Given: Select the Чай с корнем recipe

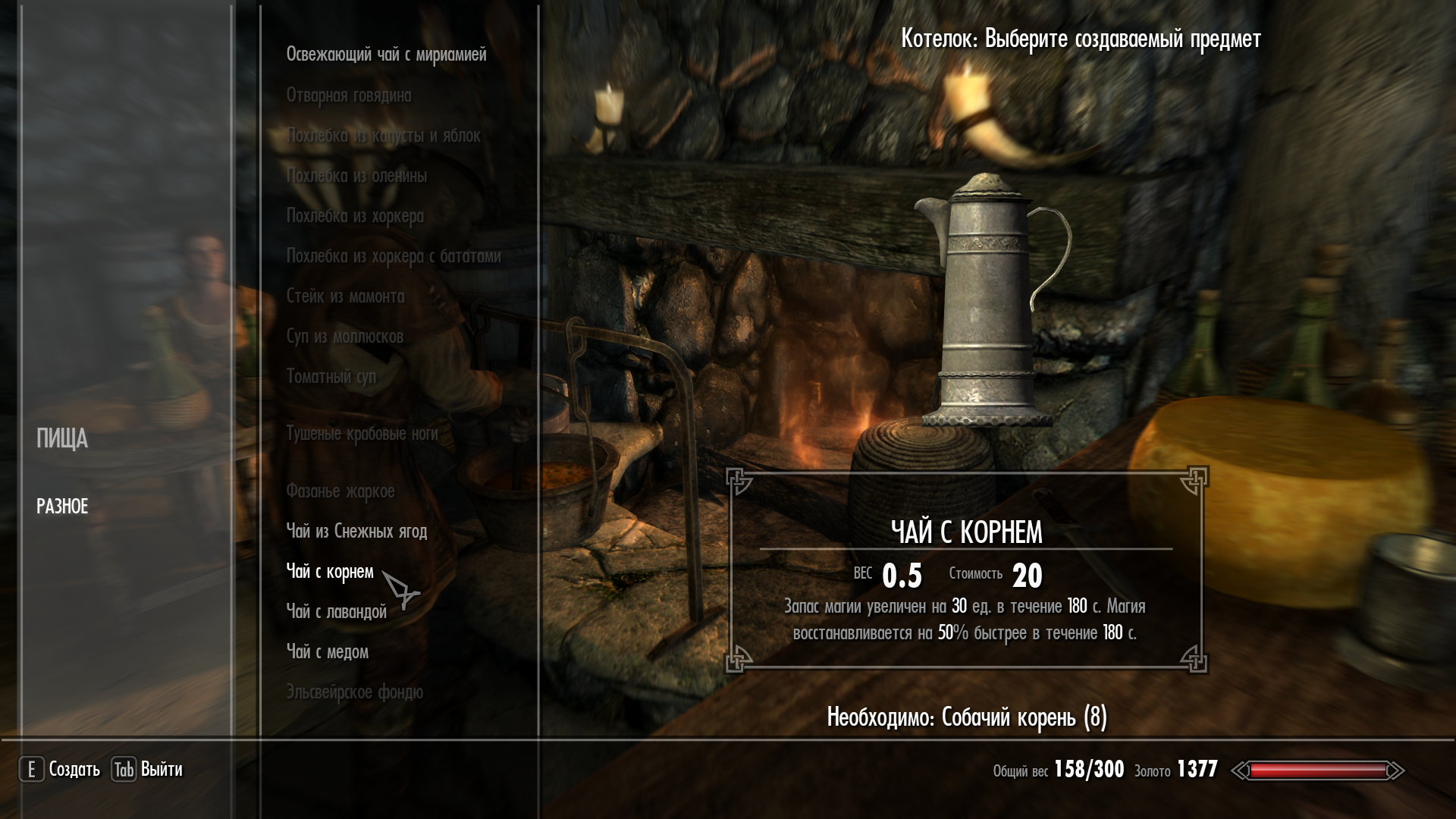Looking at the screenshot, I should [x=330, y=572].
